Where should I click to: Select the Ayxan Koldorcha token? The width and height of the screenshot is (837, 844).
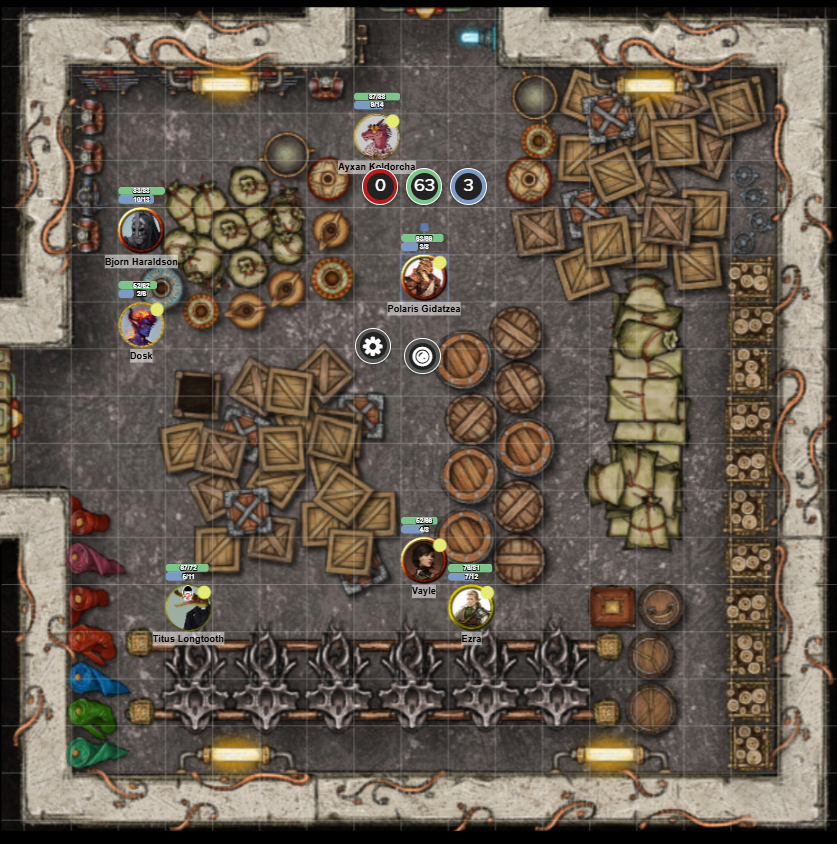(x=377, y=136)
